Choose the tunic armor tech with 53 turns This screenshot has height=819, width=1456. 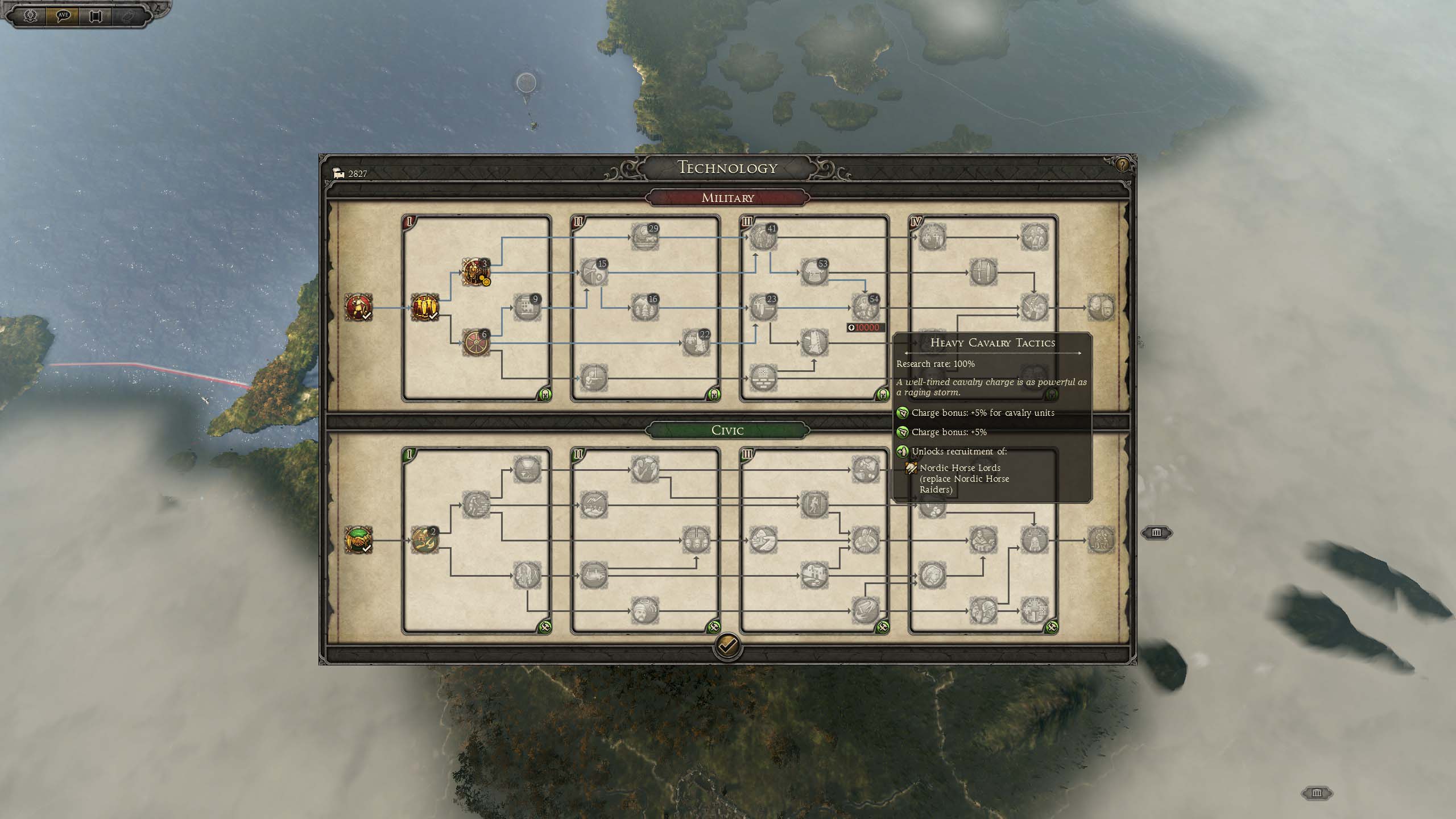pos(813,272)
